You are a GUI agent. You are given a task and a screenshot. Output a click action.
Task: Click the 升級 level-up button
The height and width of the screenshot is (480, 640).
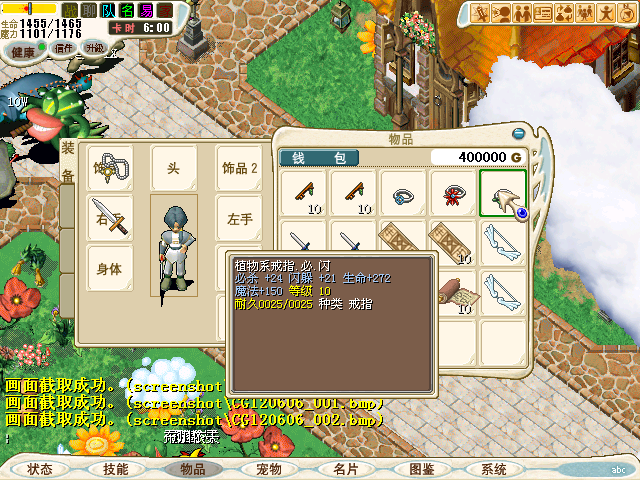[95, 48]
